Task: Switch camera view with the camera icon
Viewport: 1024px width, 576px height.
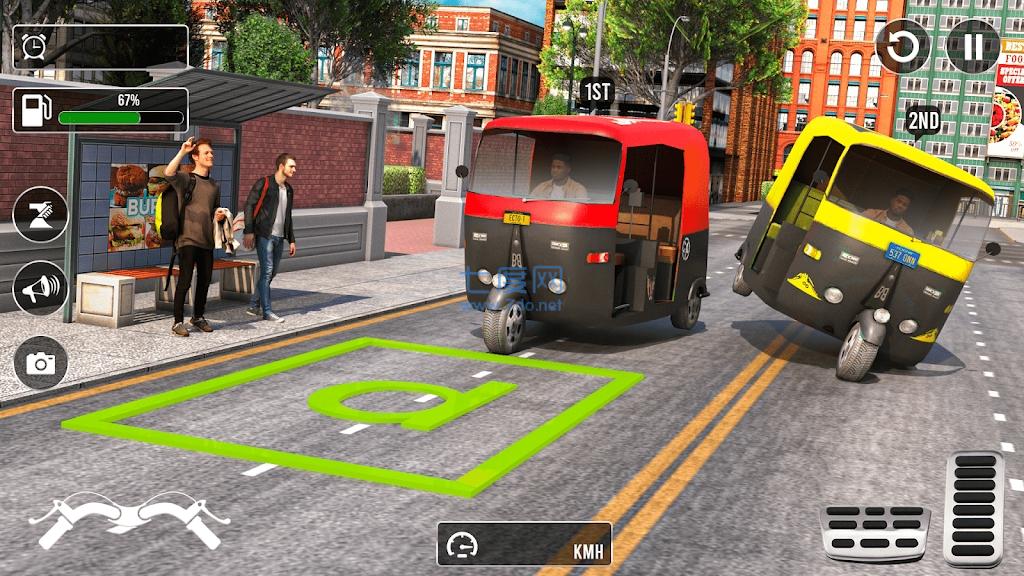Action: click(x=41, y=362)
